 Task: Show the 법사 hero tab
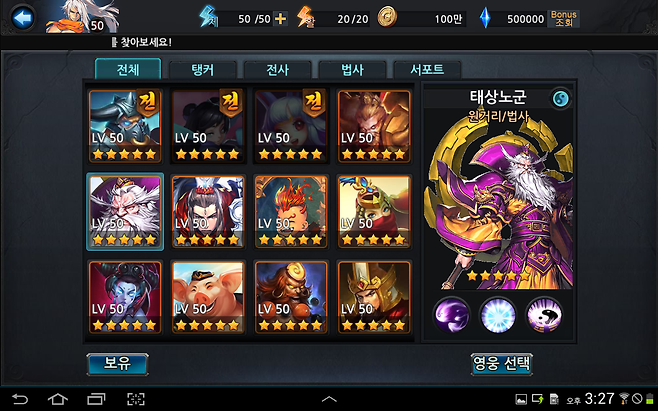[x=353, y=70]
